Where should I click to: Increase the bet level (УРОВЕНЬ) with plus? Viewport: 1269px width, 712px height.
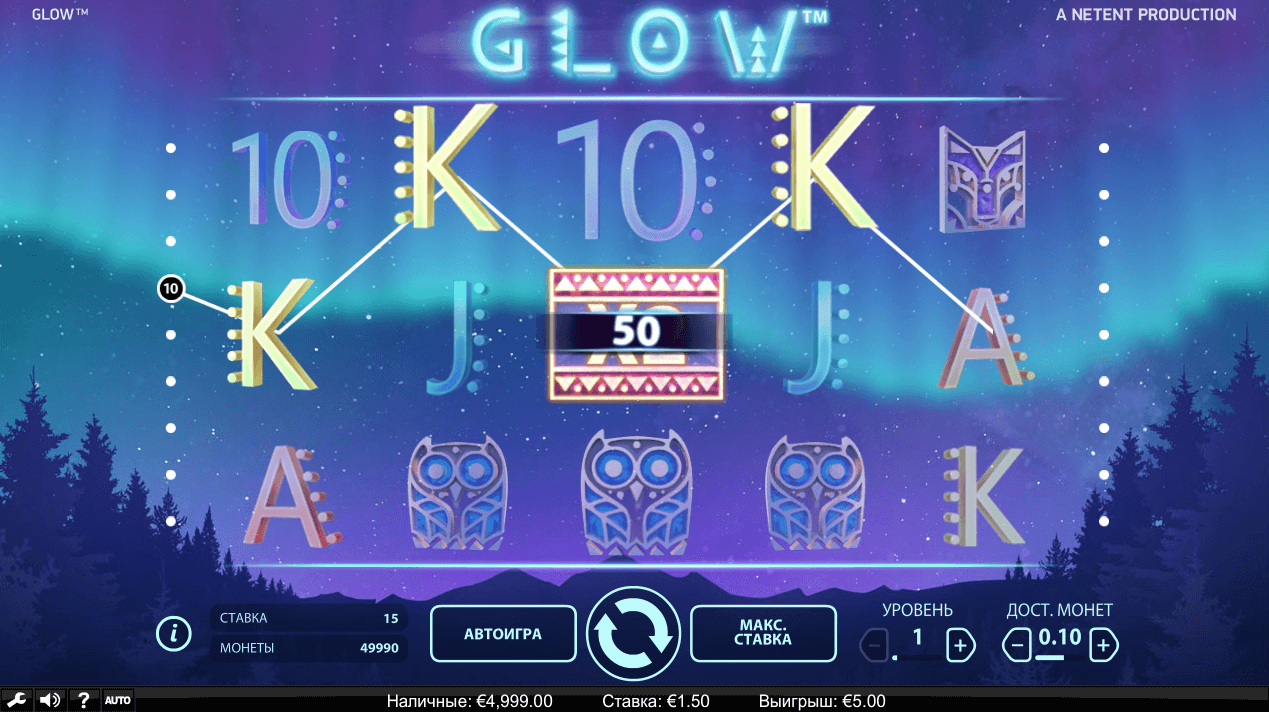[x=960, y=645]
